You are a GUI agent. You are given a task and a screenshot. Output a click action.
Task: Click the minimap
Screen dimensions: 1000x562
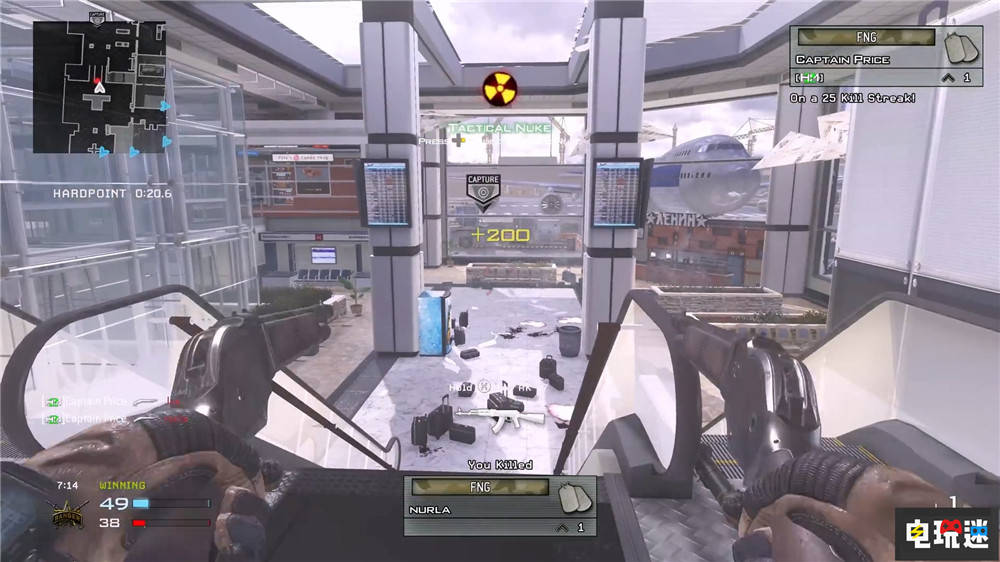(x=99, y=87)
